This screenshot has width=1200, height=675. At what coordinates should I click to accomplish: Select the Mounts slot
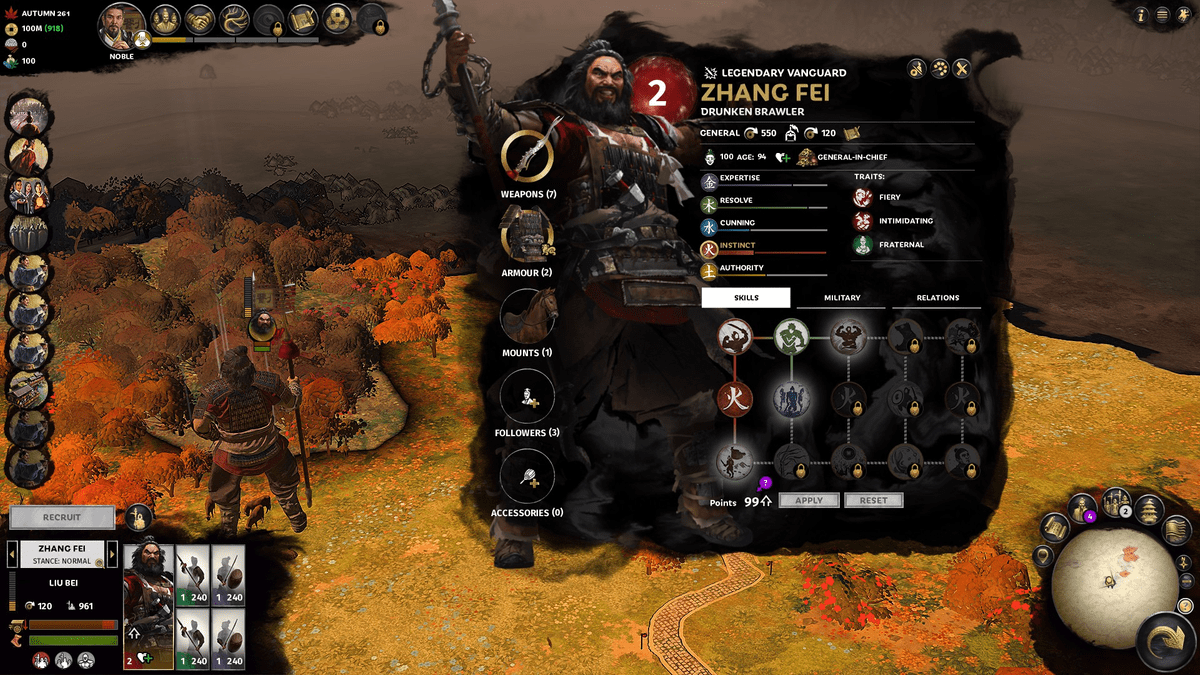[x=527, y=316]
